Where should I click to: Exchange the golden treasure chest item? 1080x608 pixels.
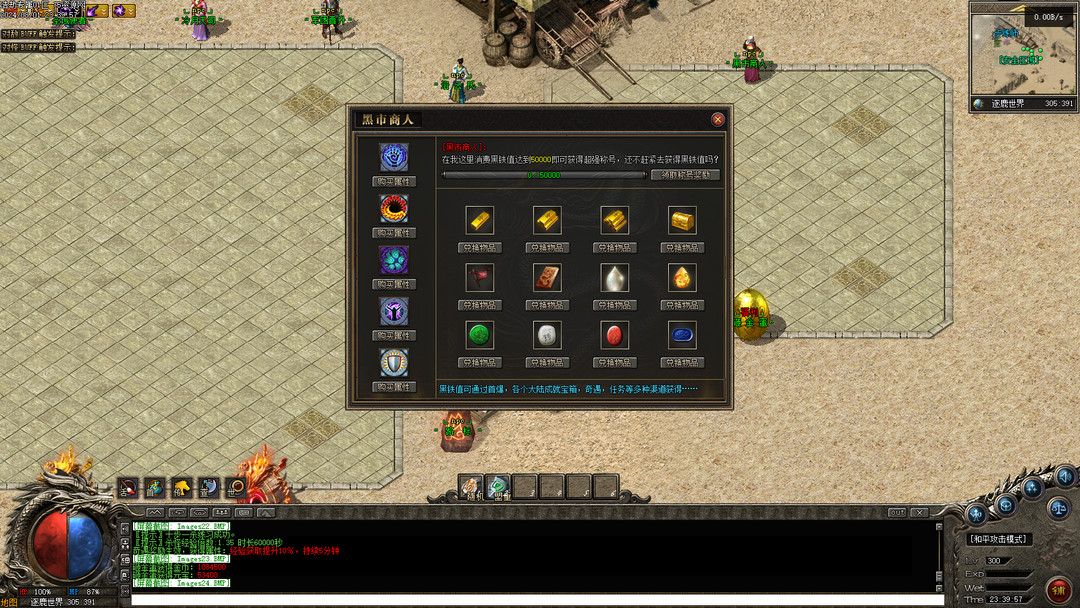point(682,247)
